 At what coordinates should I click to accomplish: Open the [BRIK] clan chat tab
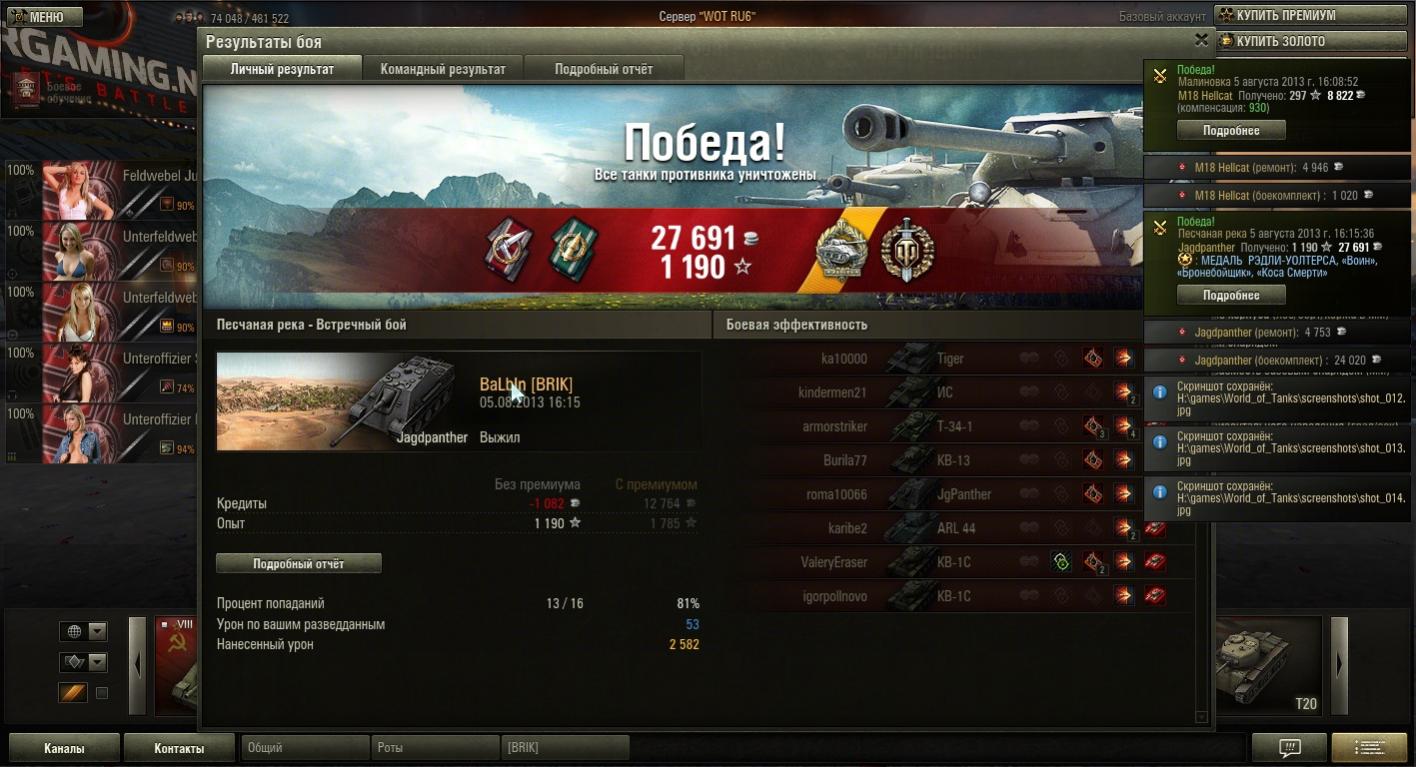coord(565,748)
